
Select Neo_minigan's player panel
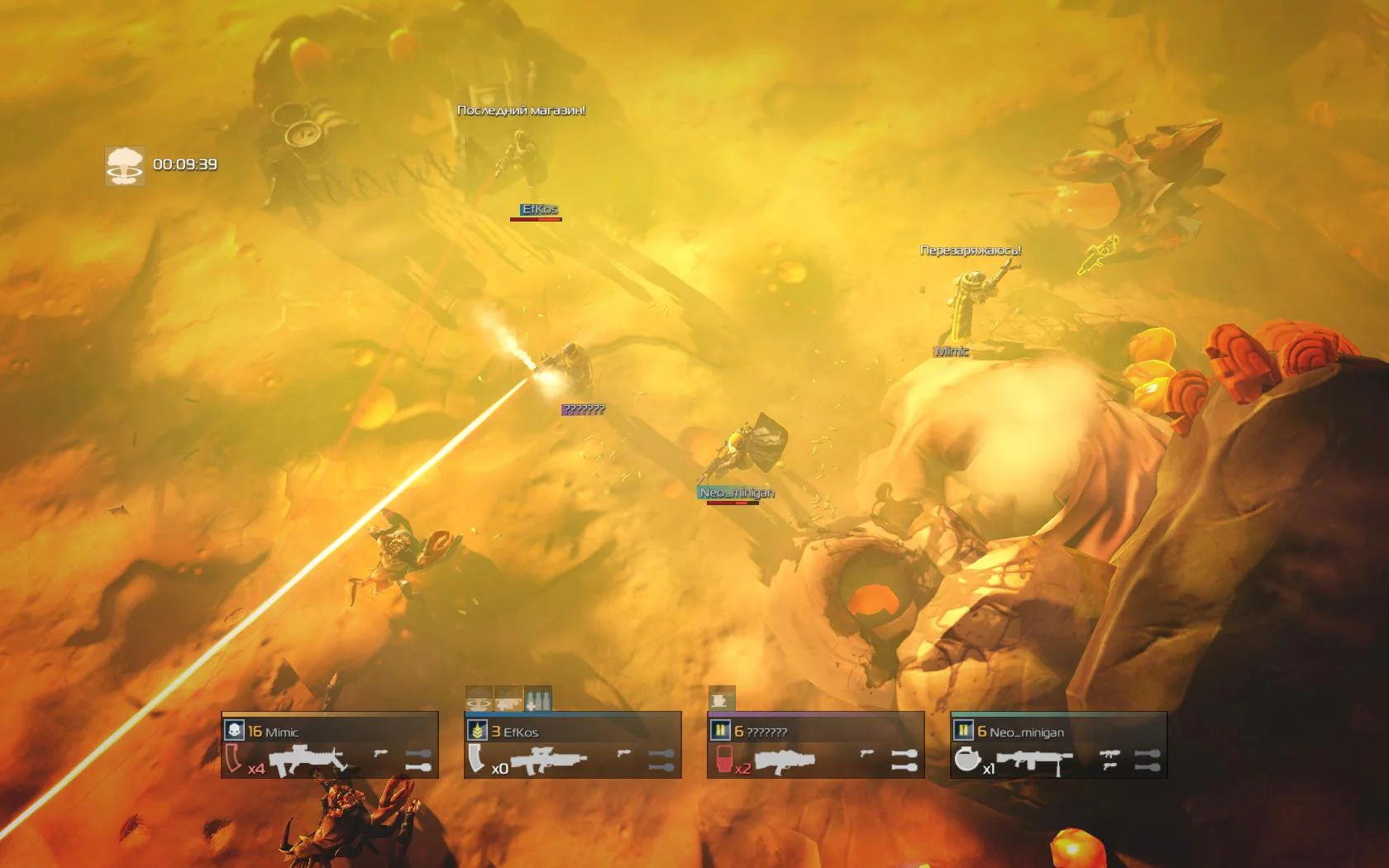(x=1058, y=746)
